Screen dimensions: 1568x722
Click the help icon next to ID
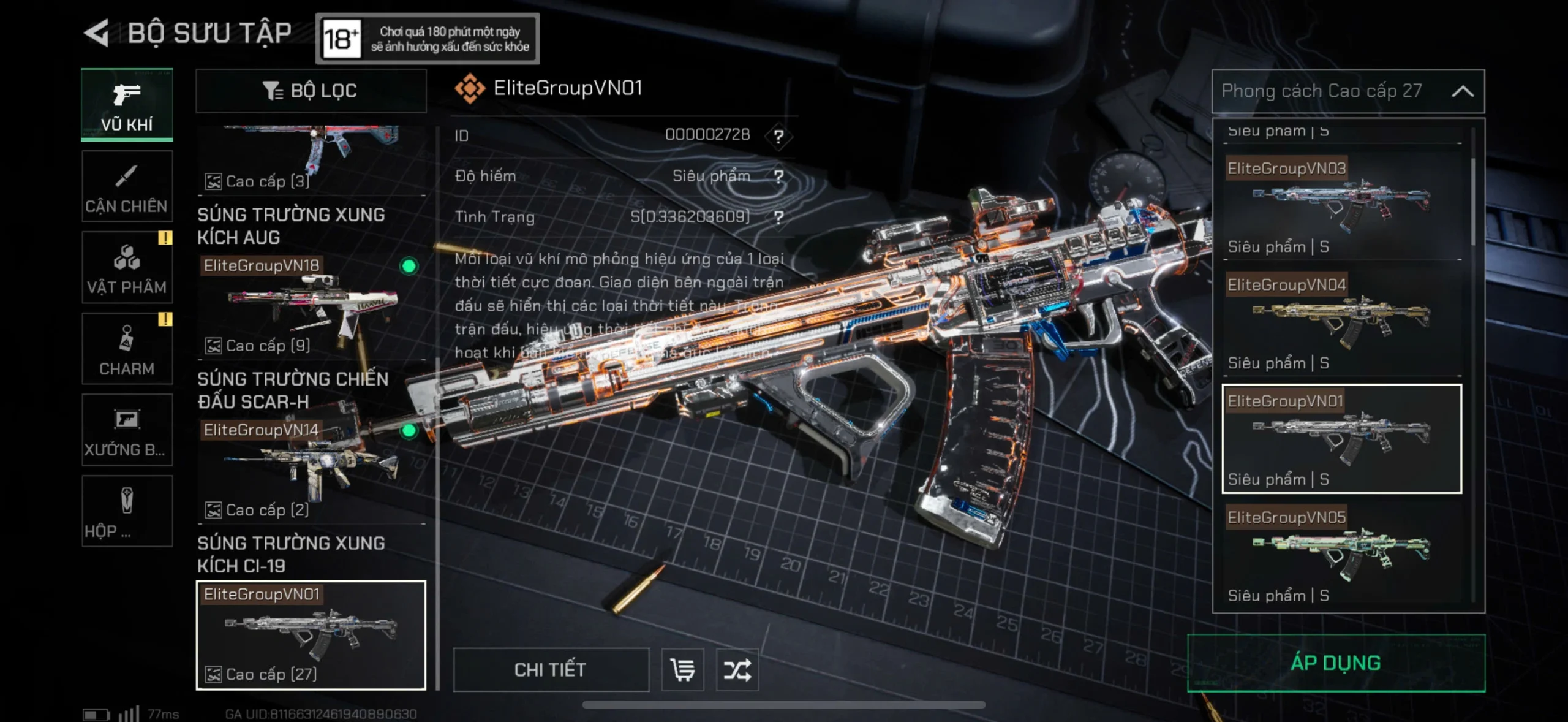[778, 135]
